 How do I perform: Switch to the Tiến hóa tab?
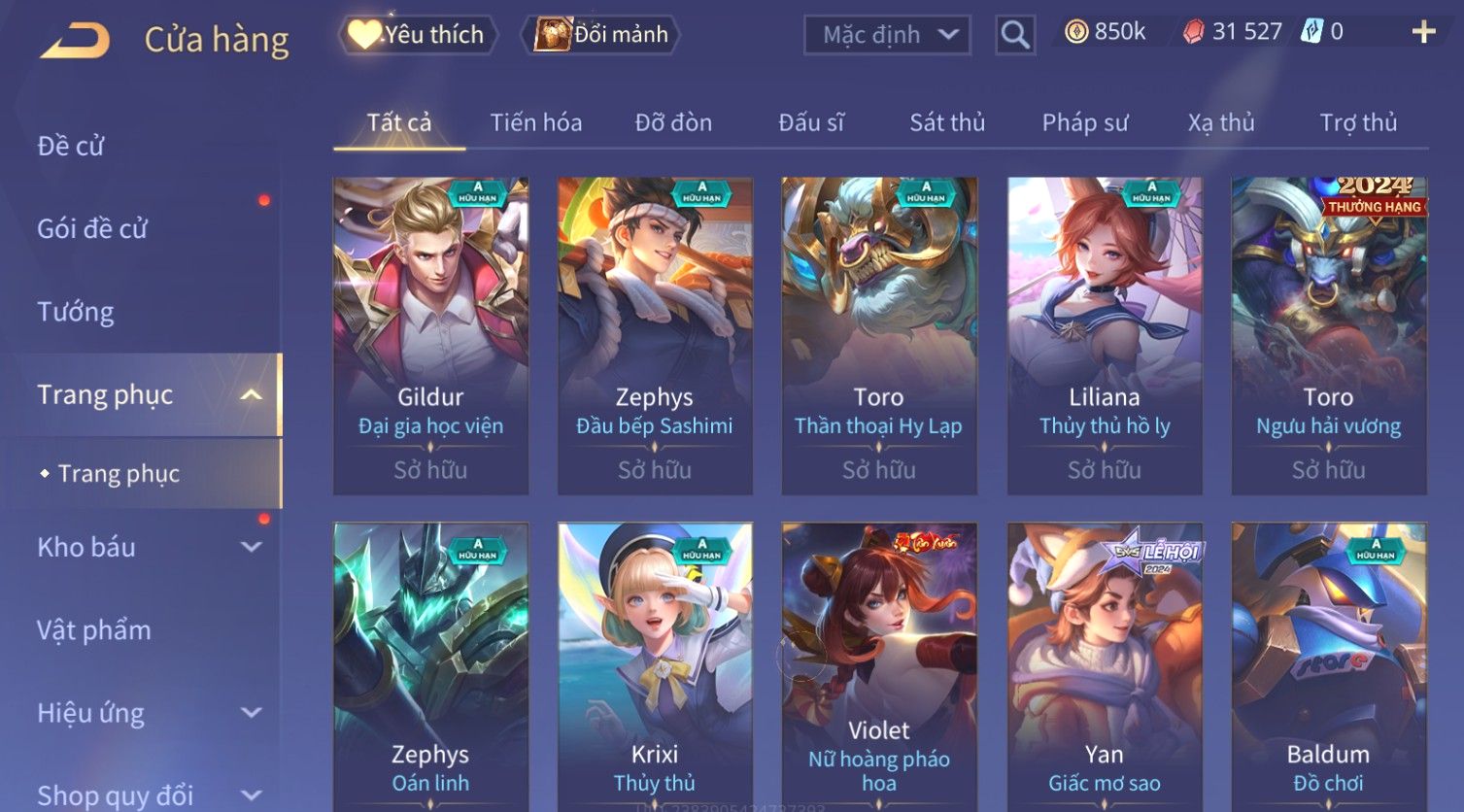coord(535,122)
